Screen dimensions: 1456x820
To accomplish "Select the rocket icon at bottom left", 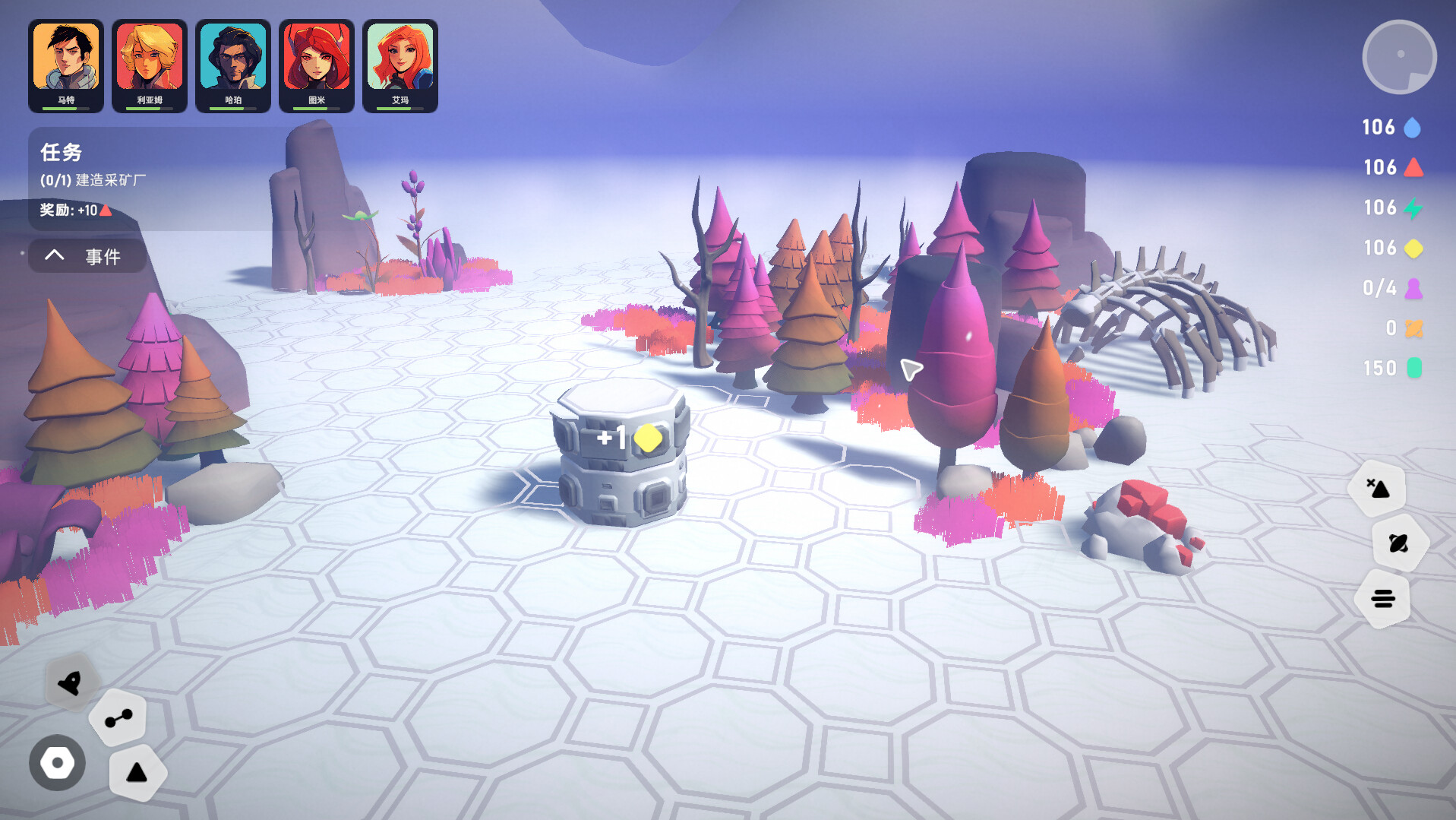I will point(71,682).
